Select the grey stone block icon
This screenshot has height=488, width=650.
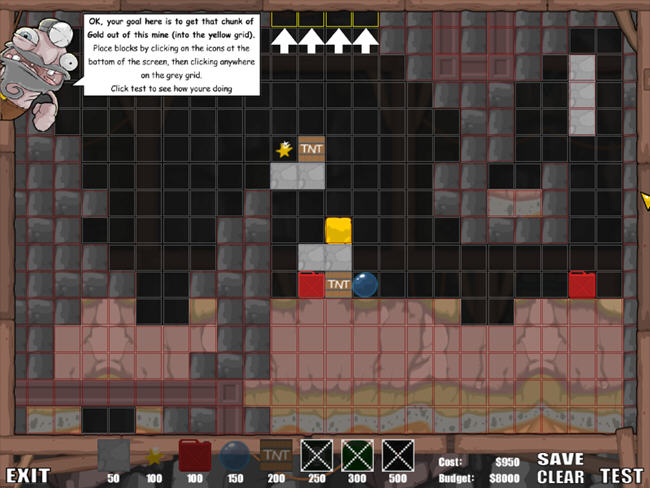point(113,456)
